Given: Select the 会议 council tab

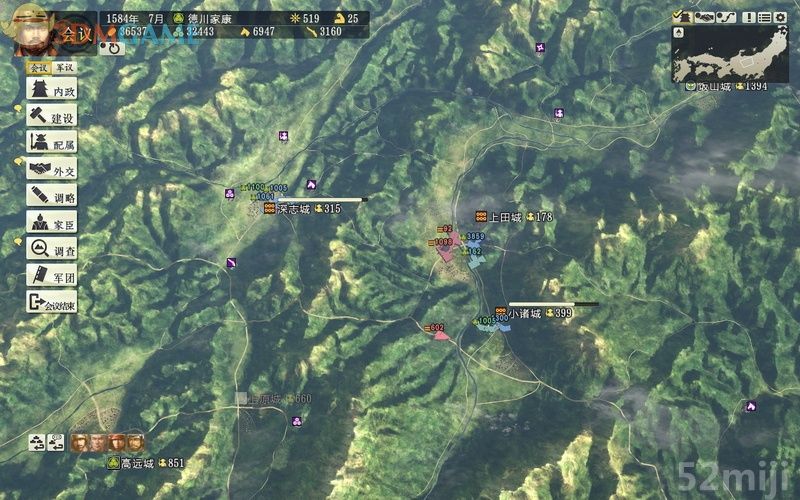Looking at the screenshot, I should coord(39,67).
